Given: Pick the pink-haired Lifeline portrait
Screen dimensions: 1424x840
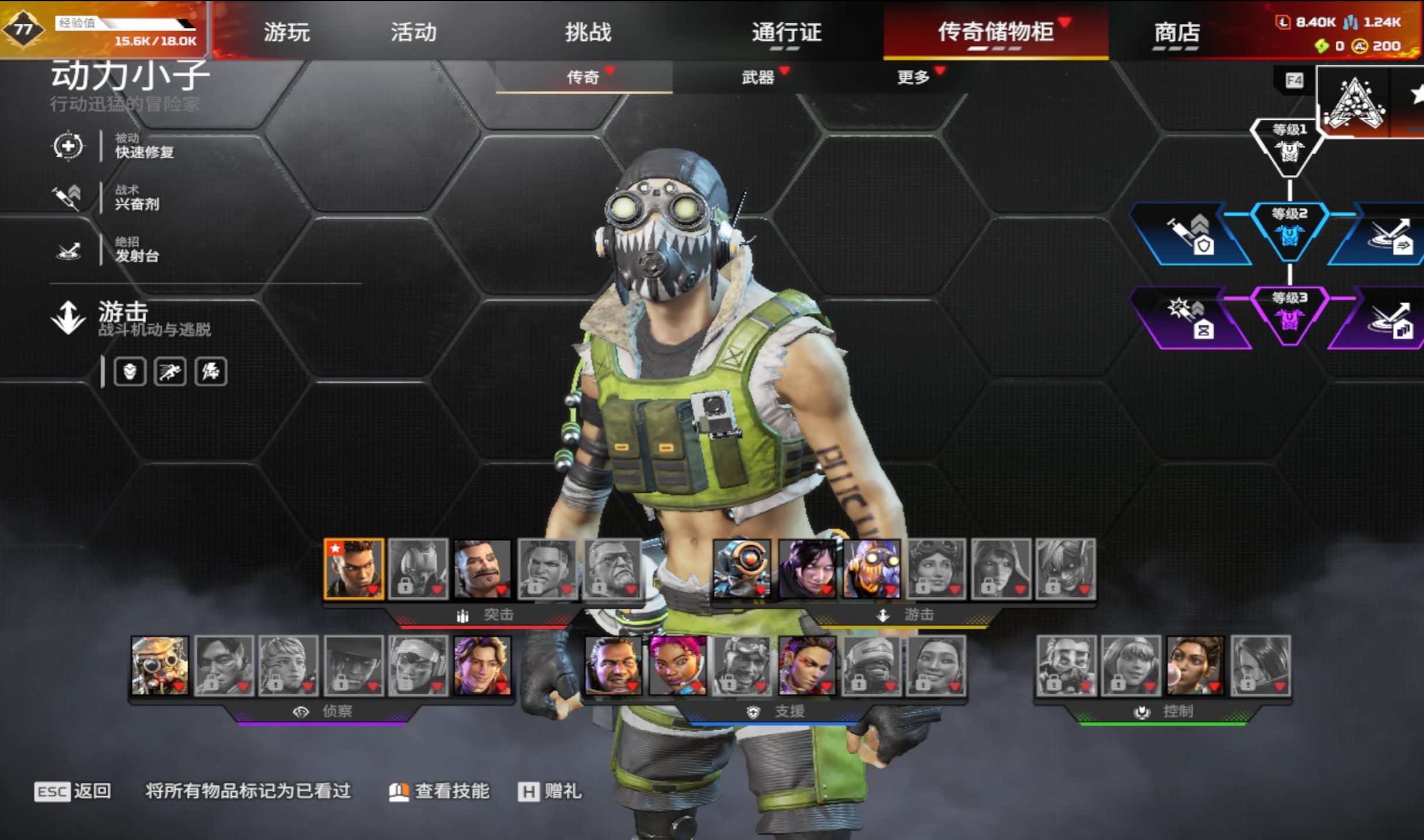Looking at the screenshot, I should click(x=678, y=666).
